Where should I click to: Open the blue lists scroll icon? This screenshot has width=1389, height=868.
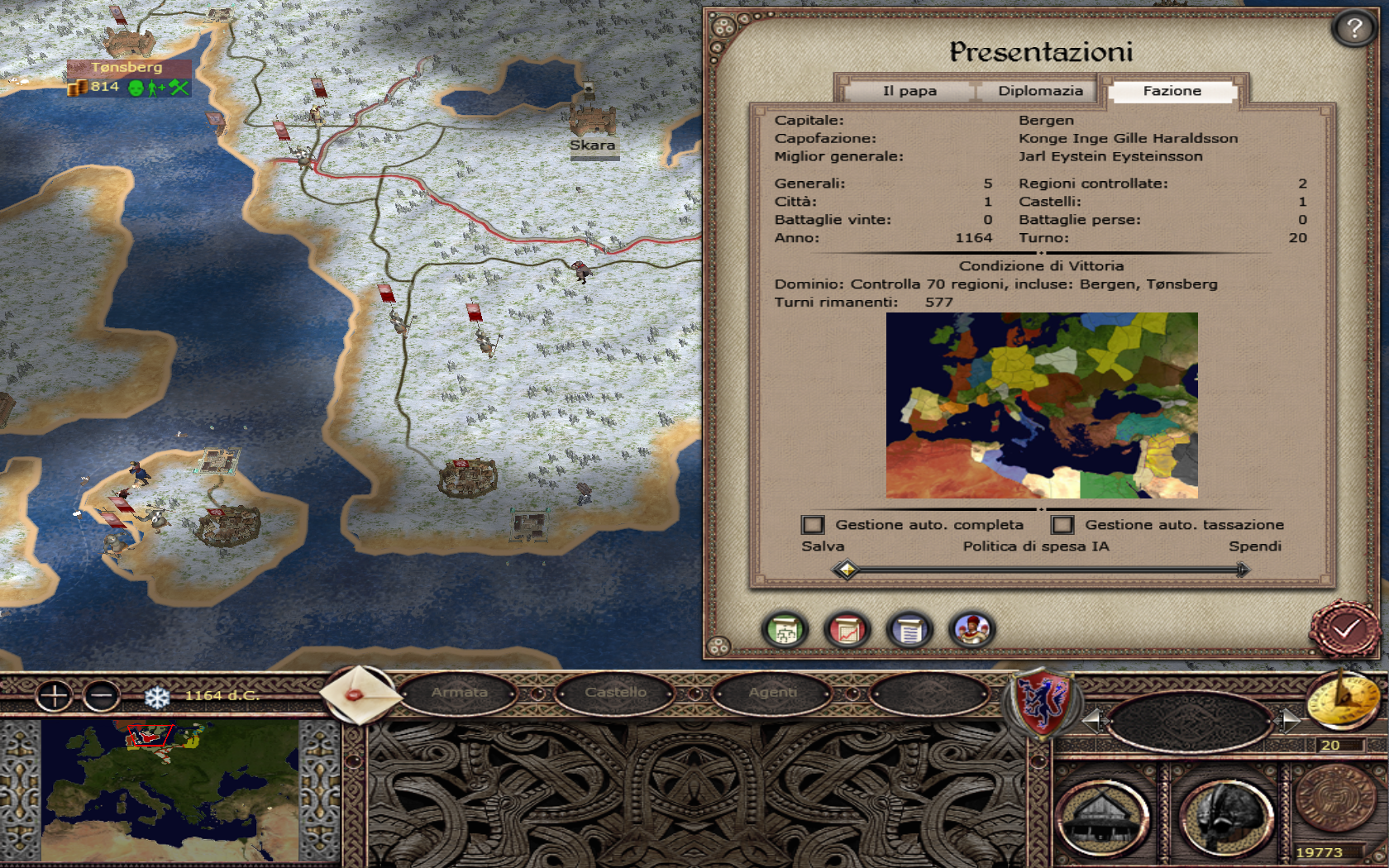tap(909, 631)
